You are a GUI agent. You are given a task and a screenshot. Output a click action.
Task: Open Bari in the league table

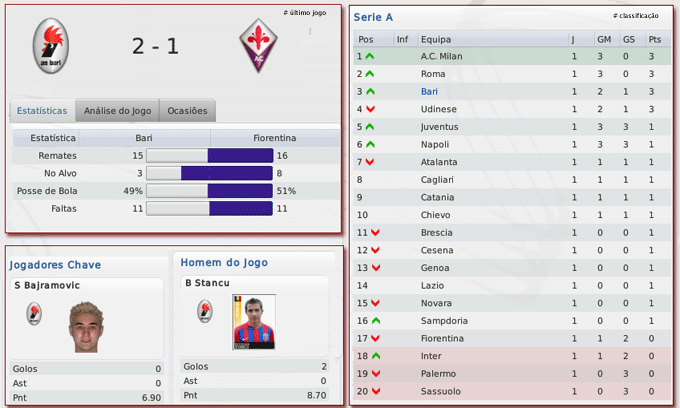coord(430,91)
